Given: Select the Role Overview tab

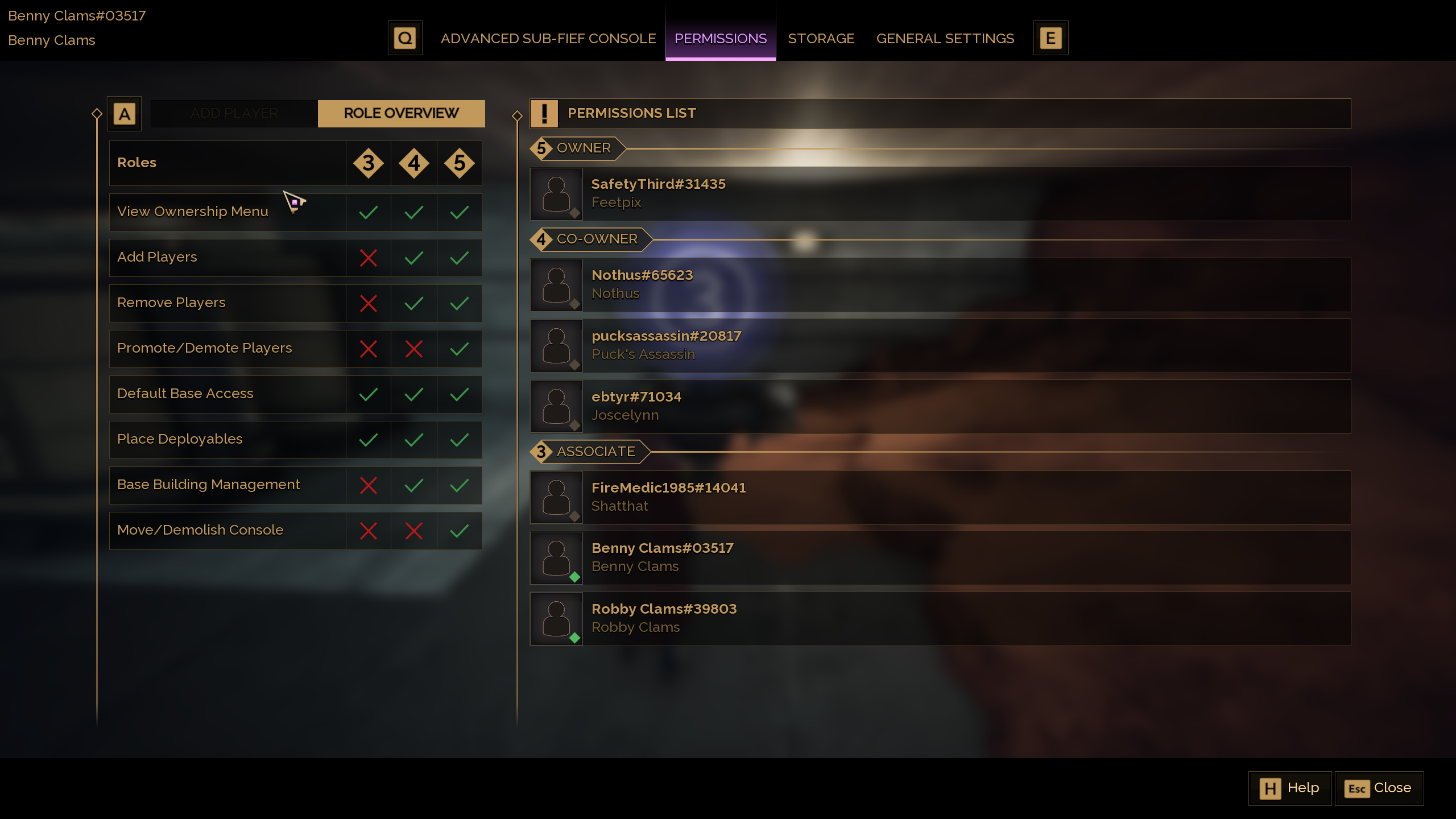Looking at the screenshot, I should coord(401,113).
